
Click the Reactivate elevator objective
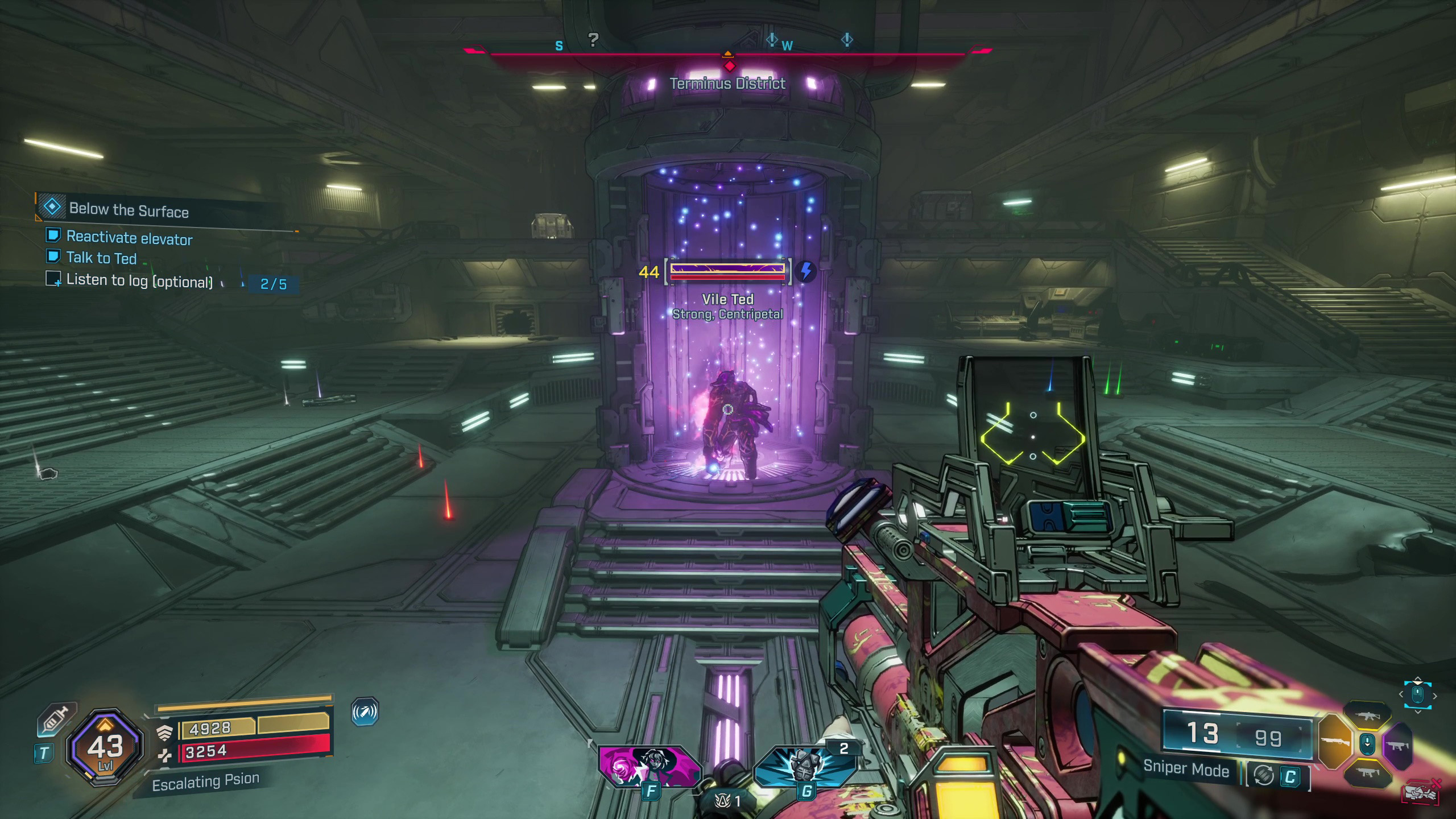129,238
